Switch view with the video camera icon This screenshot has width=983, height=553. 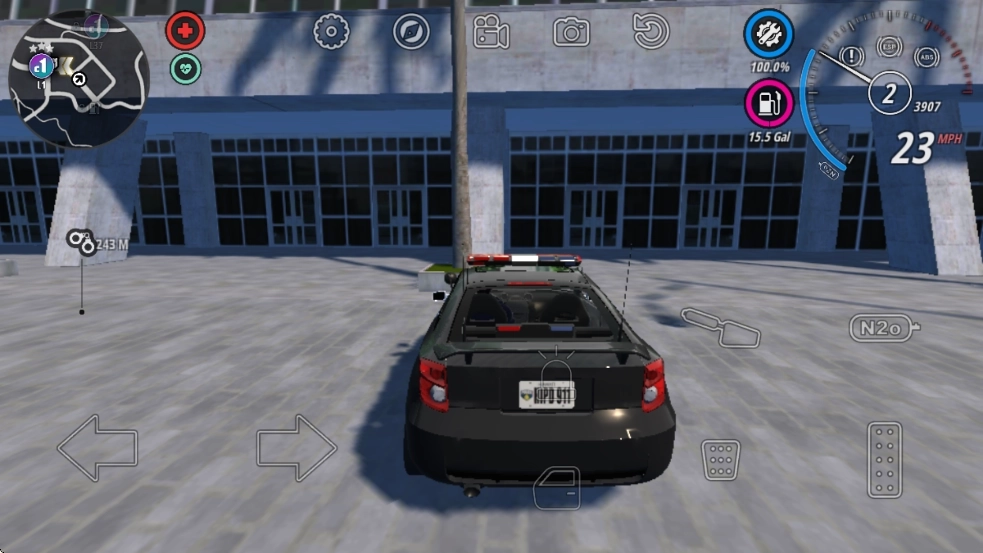[491, 32]
